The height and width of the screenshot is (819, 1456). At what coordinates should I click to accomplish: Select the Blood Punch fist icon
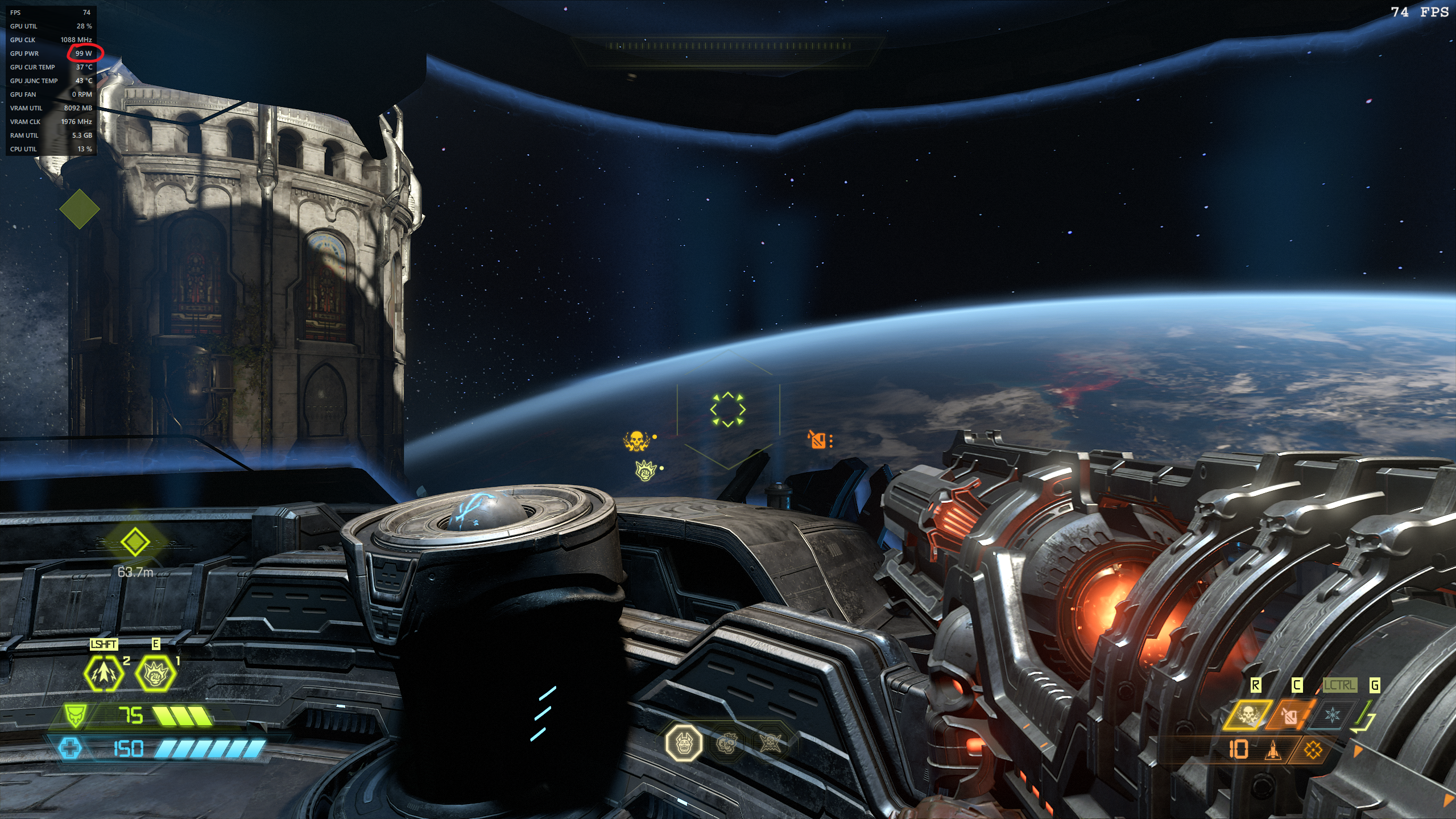coord(155,673)
